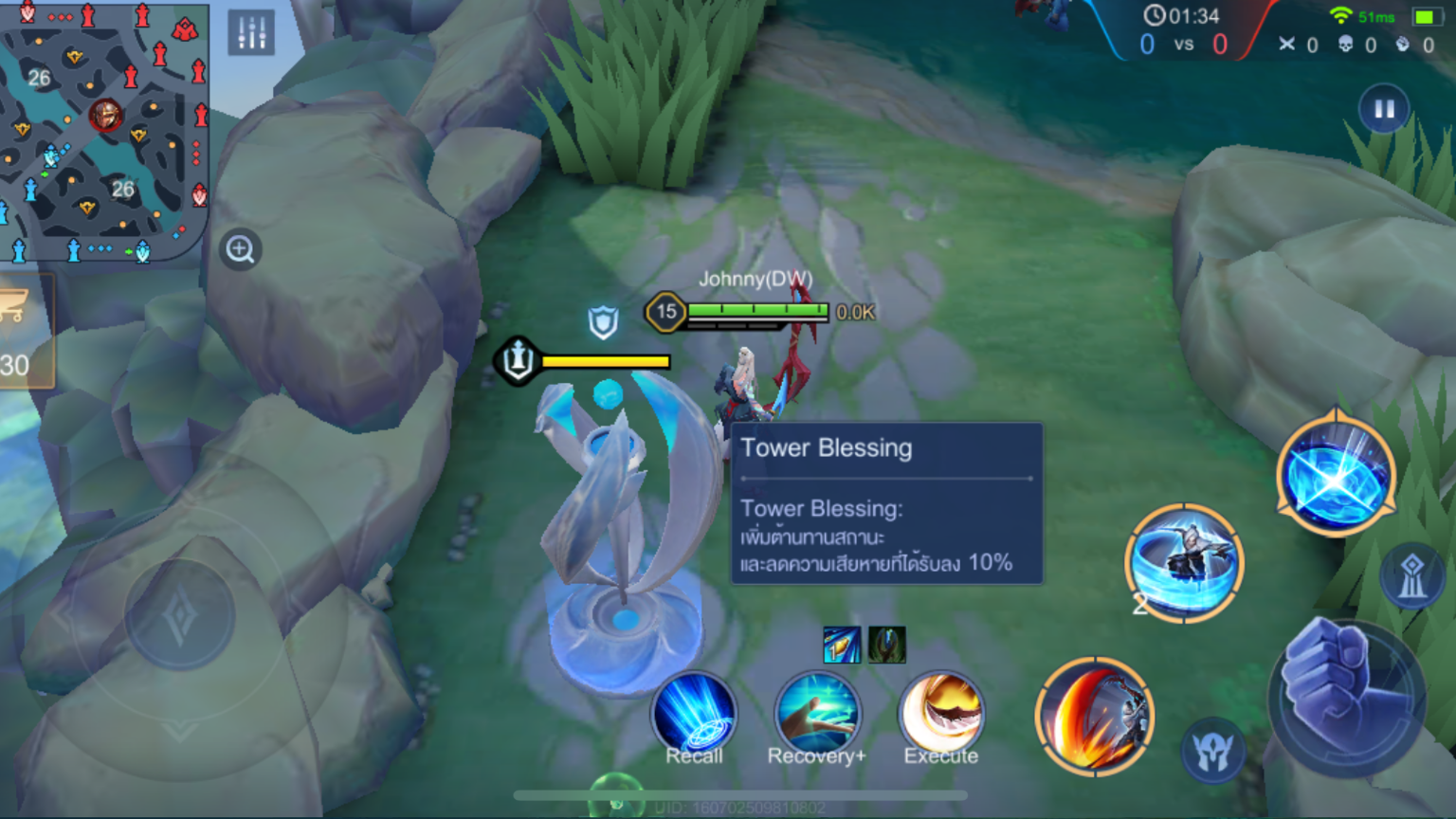Image resolution: width=1456 pixels, height=819 pixels.
Task: Pause the game
Action: click(x=1384, y=109)
